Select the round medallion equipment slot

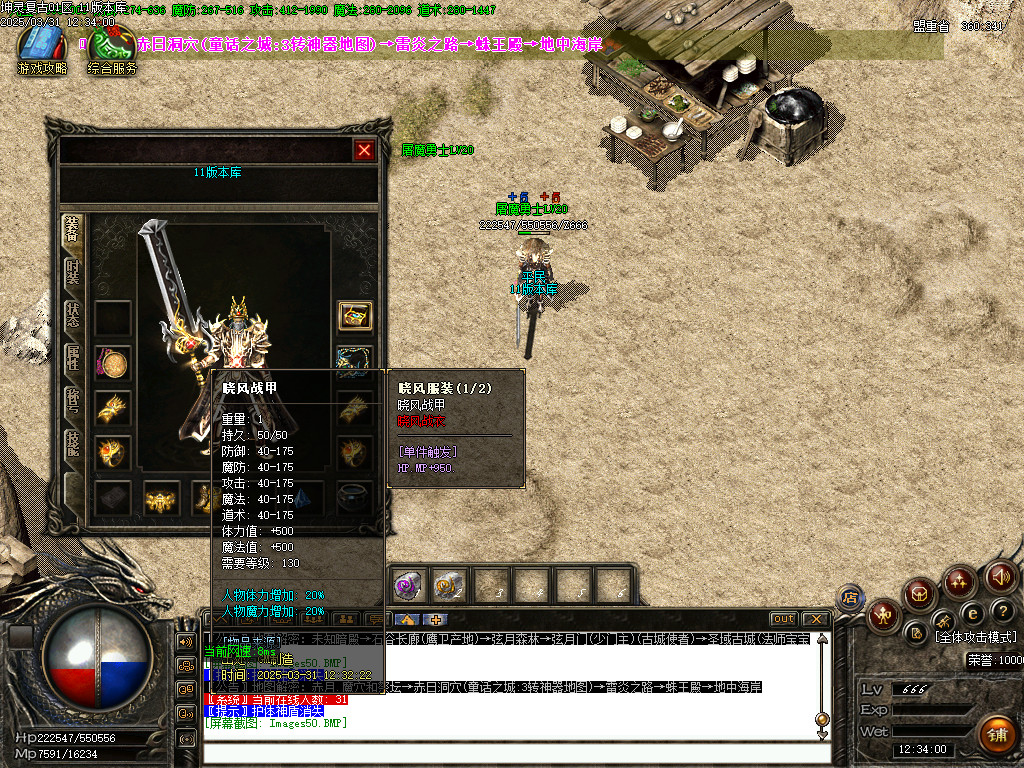[113, 363]
